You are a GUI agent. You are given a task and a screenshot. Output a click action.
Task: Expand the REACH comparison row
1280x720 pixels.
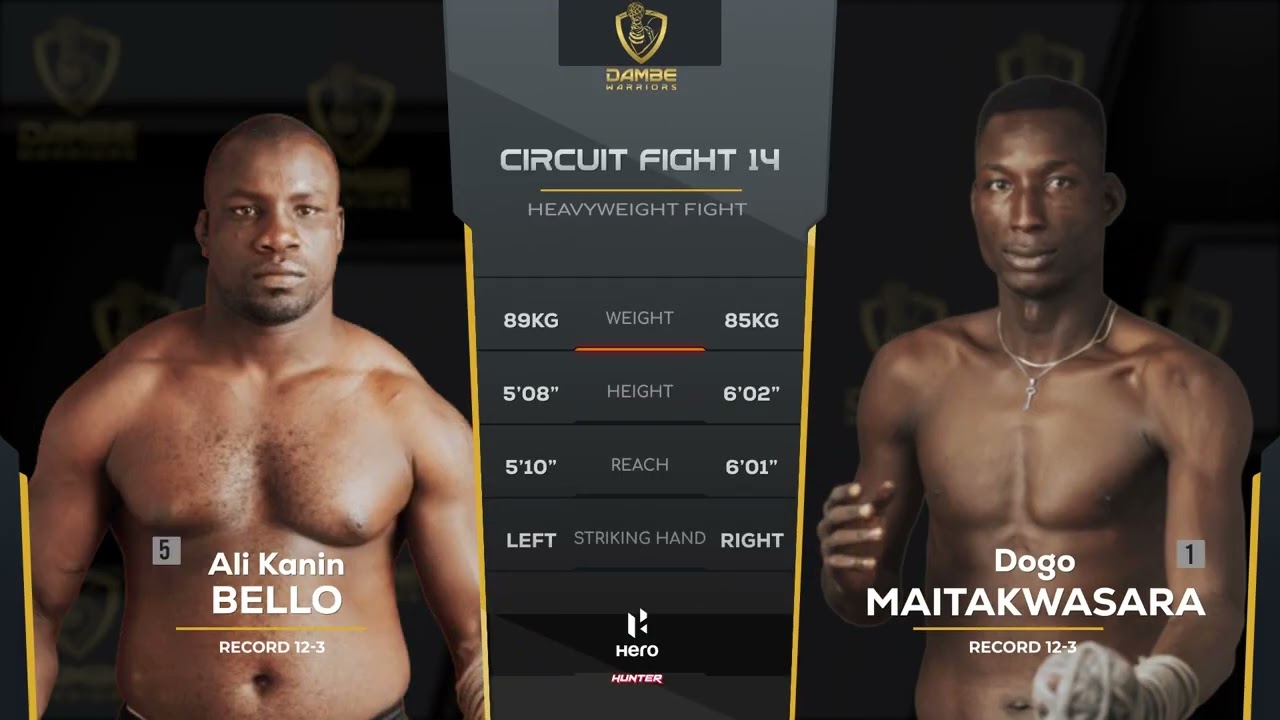point(640,464)
